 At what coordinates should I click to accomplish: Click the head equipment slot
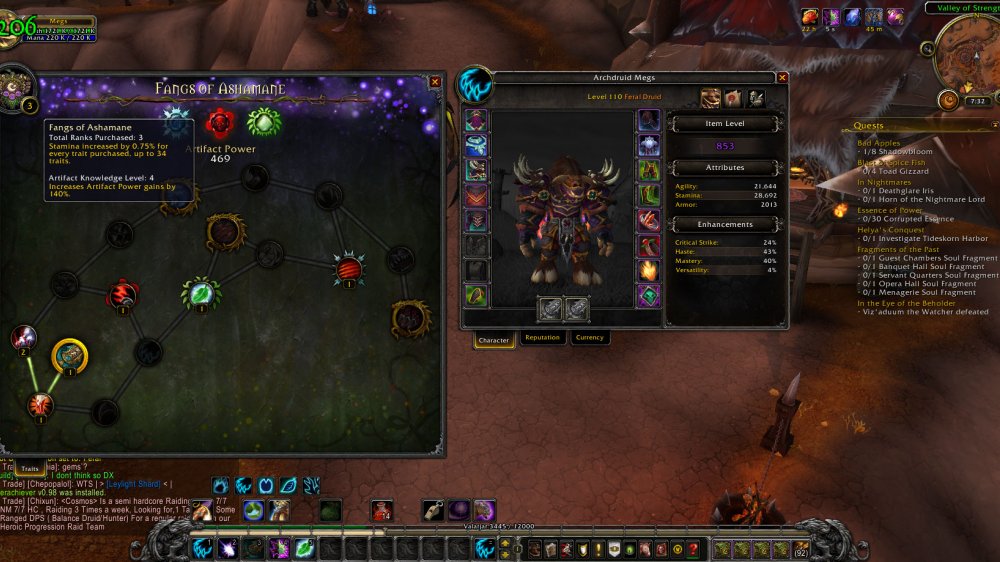point(476,120)
